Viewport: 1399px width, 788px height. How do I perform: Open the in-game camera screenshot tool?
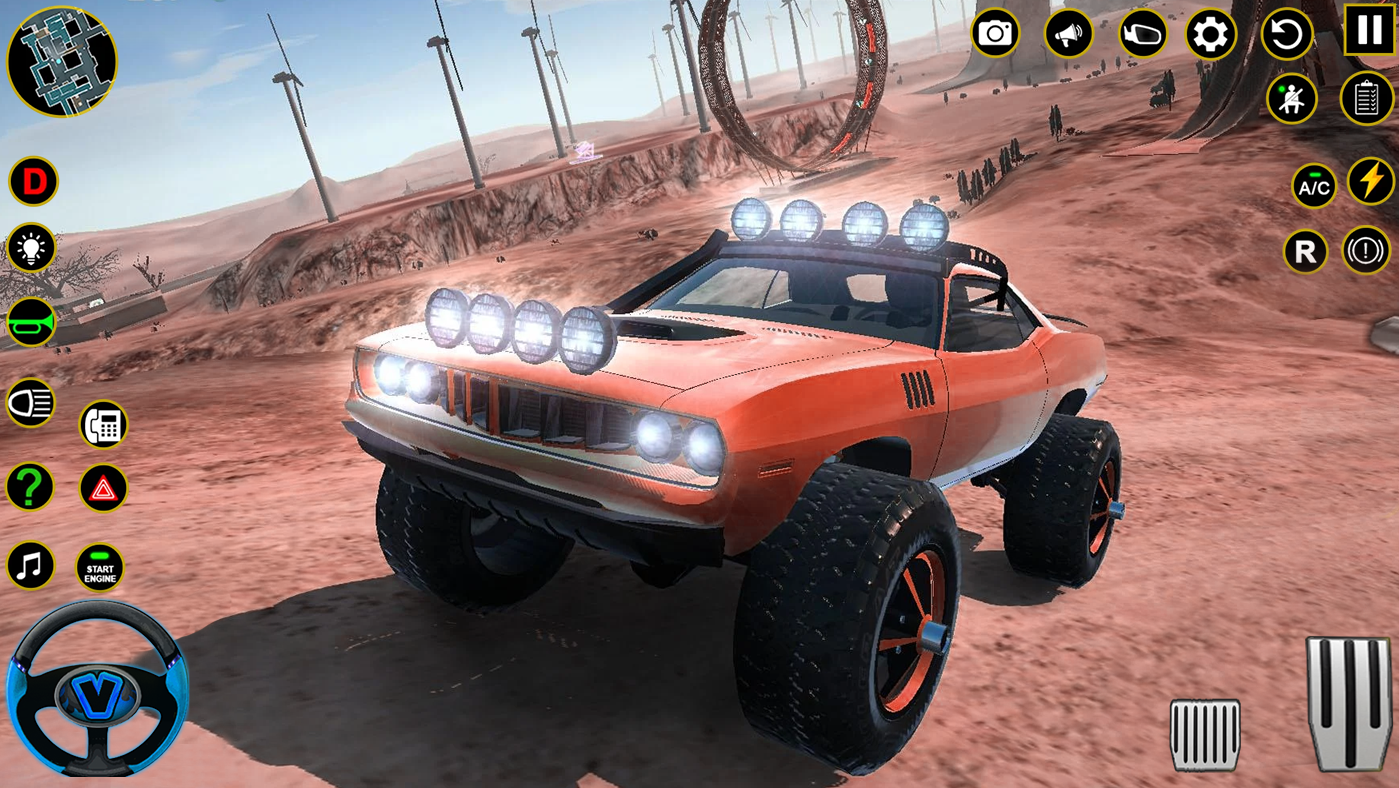[993, 33]
